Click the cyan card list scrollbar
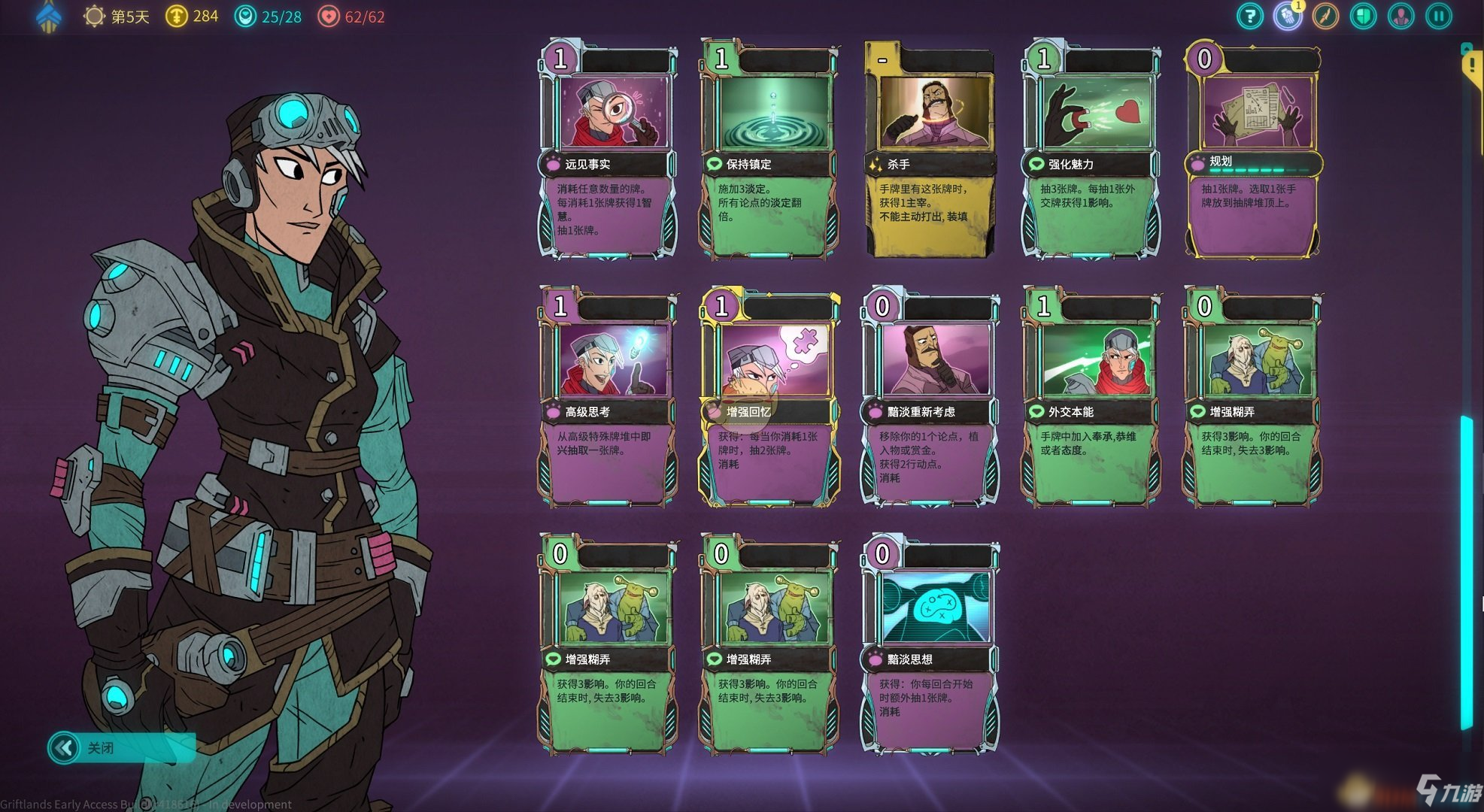This screenshot has width=1484, height=812. click(x=1467, y=571)
